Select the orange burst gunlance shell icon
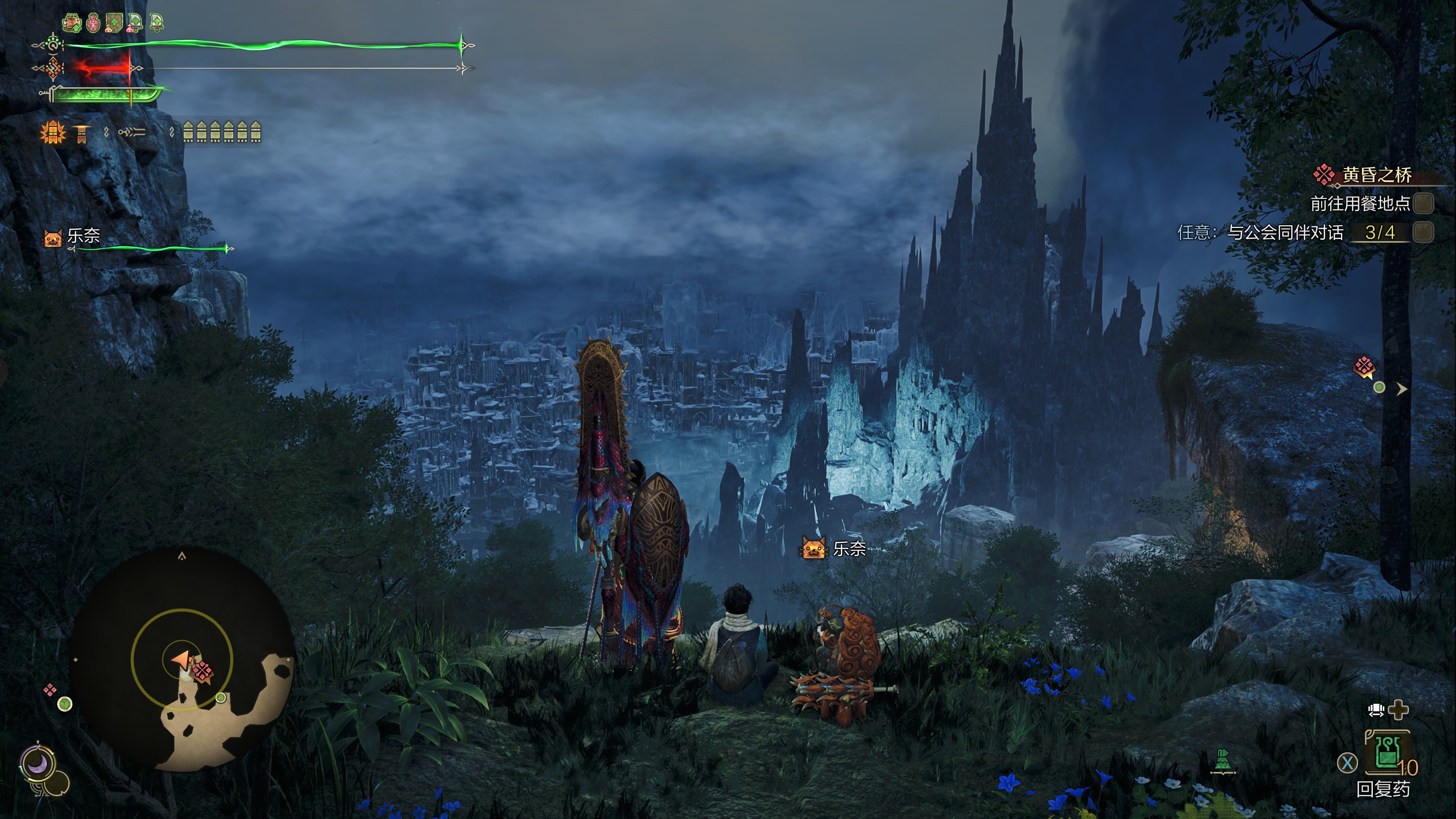The image size is (1456, 819). (x=53, y=133)
